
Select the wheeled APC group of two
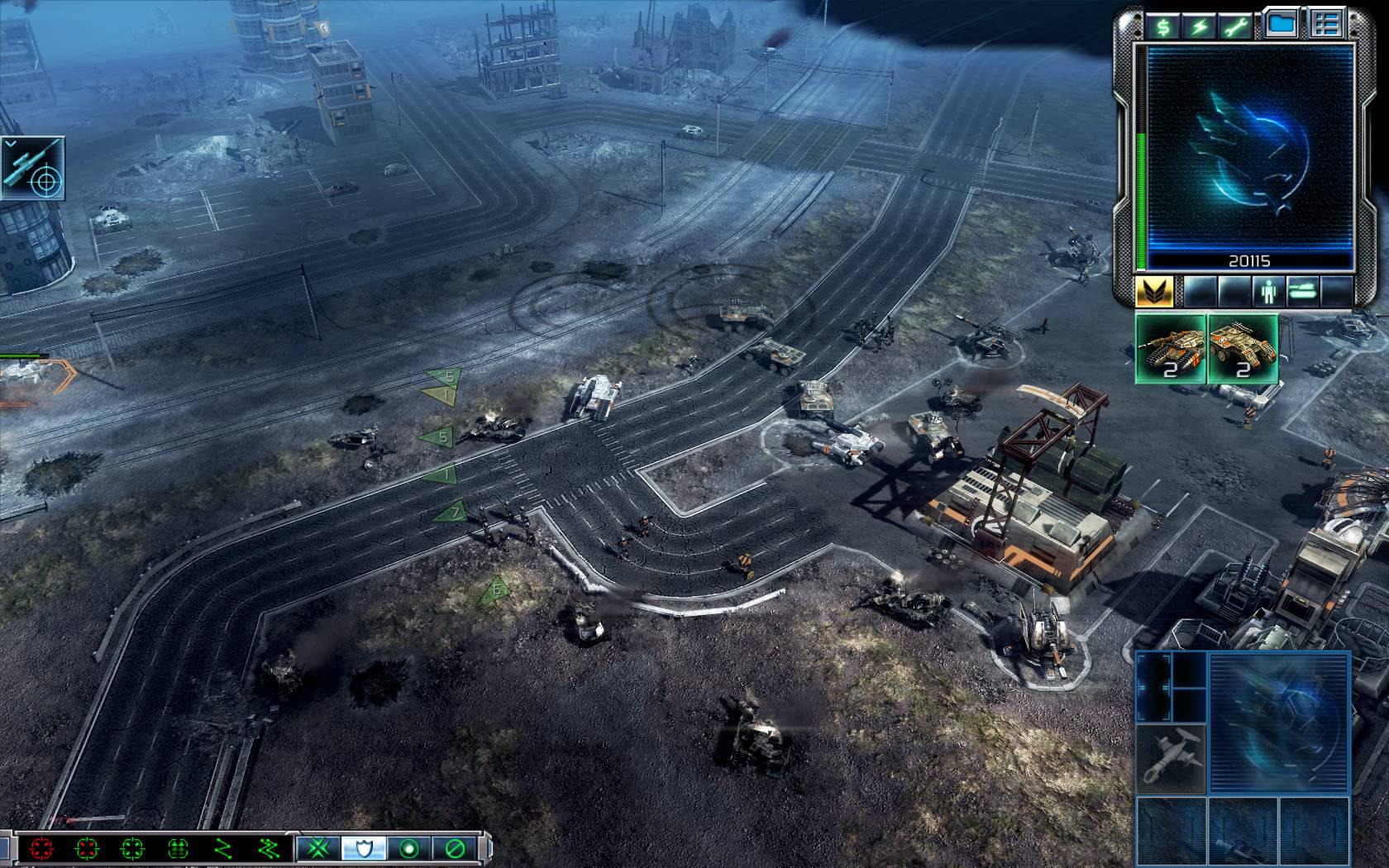(1243, 349)
